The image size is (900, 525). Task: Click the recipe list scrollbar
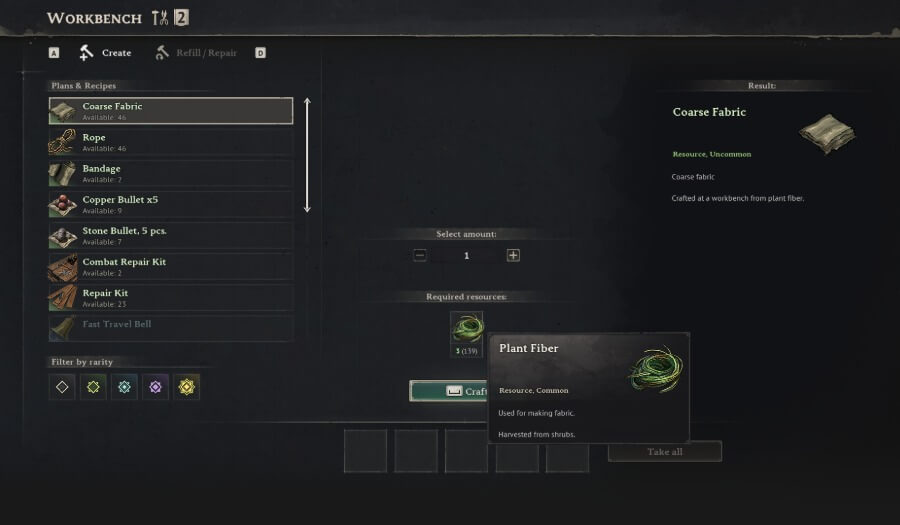pyautogui.click(x=307, y=155)
